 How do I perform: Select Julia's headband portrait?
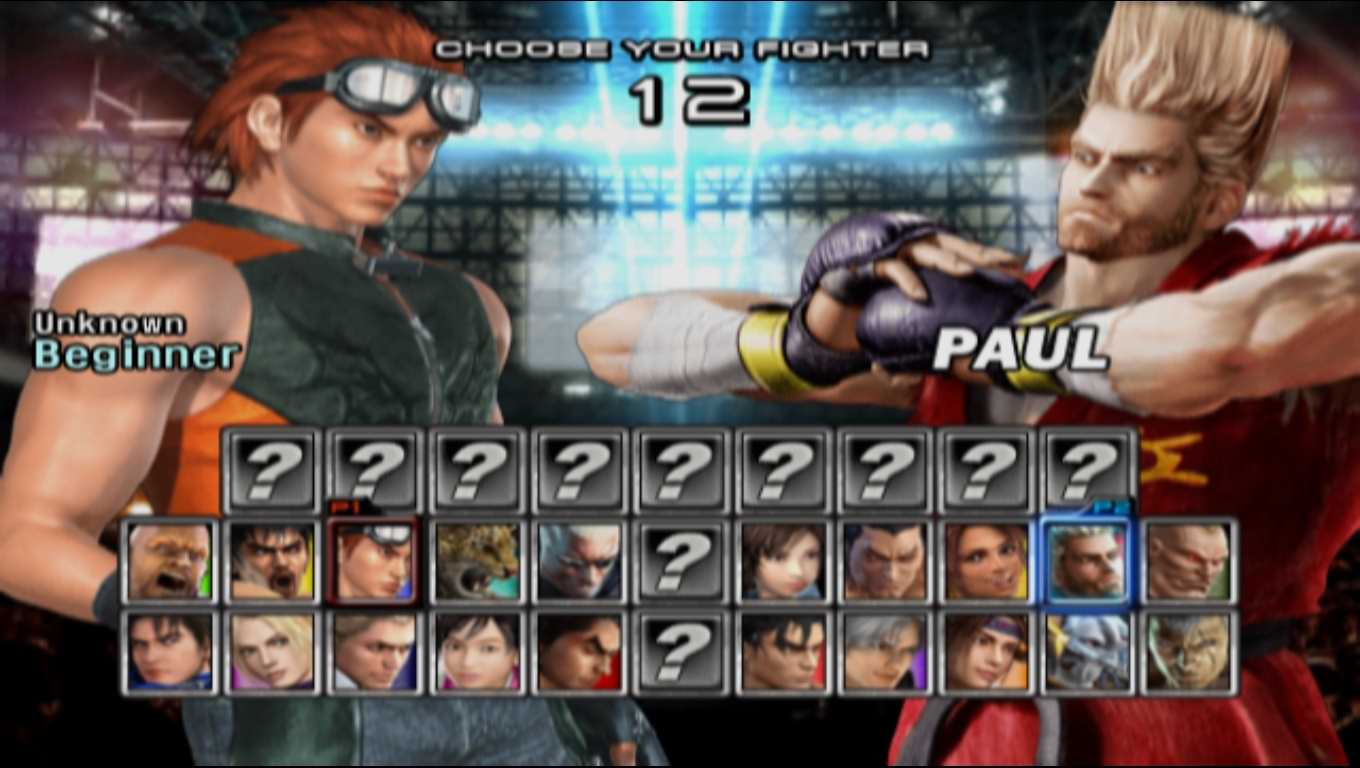pos(987,652)
